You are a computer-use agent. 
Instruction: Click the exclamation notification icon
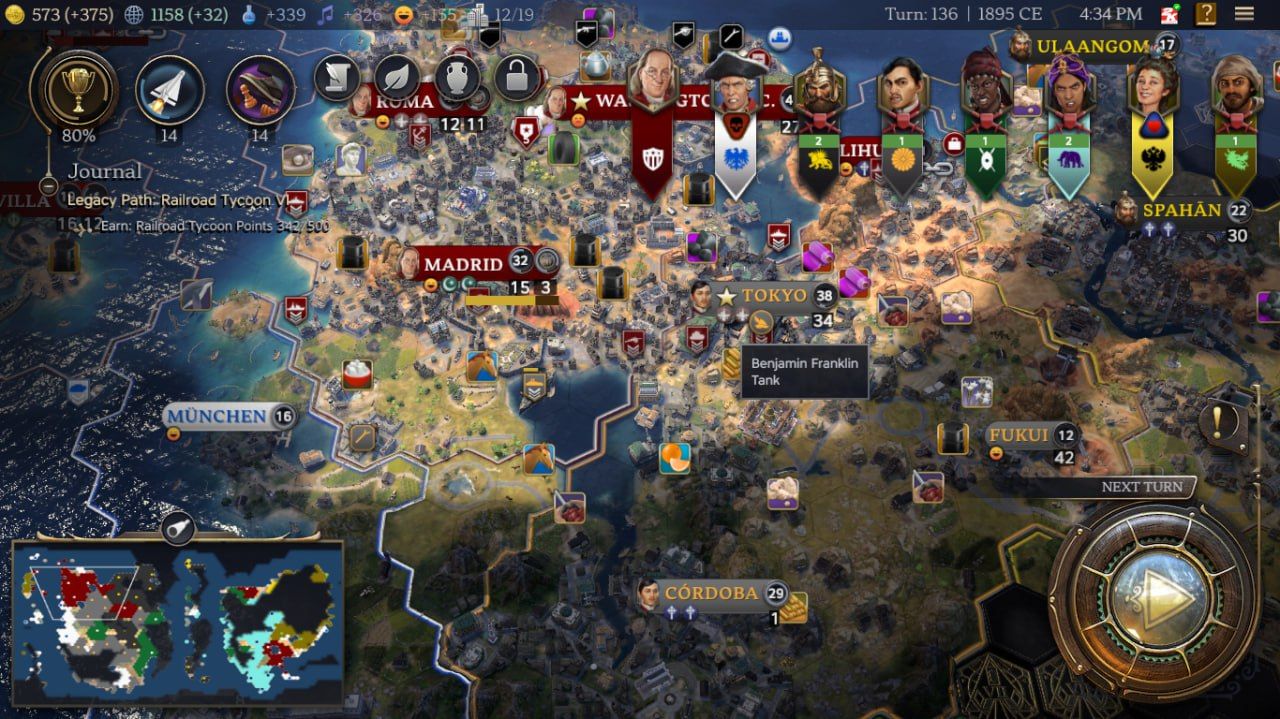point(1217,422)
